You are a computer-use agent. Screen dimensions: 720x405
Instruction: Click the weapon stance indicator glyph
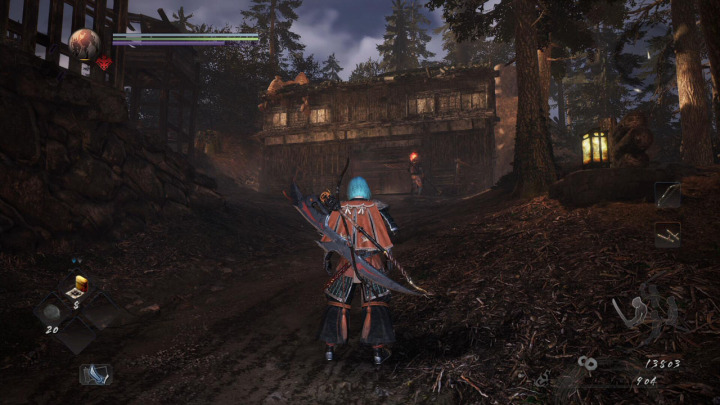pos(647,314)
